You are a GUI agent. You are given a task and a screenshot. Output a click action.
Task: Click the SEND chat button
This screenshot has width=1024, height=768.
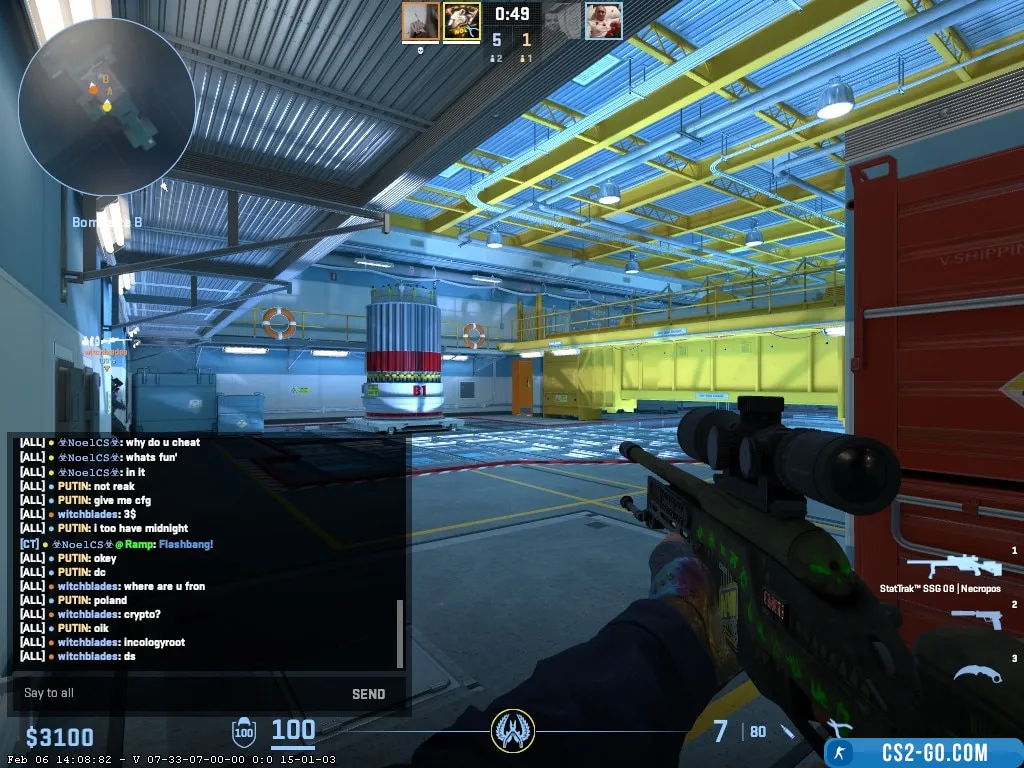point(368,694)
